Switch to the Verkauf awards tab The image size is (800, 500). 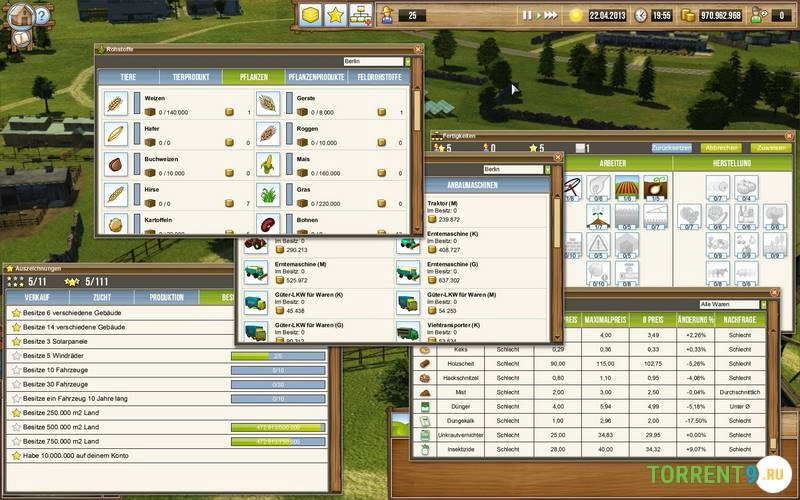coord(38,297)
